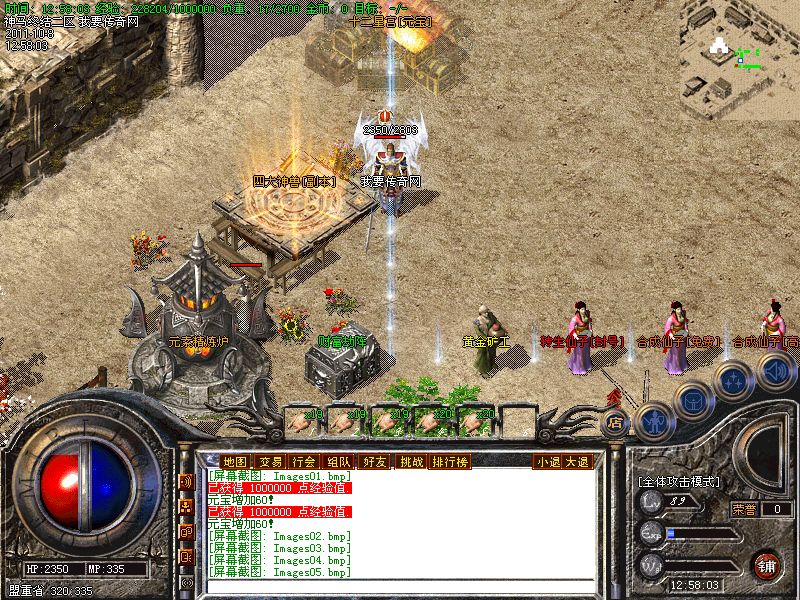The image size is (800, 600).
Task: Toggle the all-attack mode label
Action: coord(679,481)
